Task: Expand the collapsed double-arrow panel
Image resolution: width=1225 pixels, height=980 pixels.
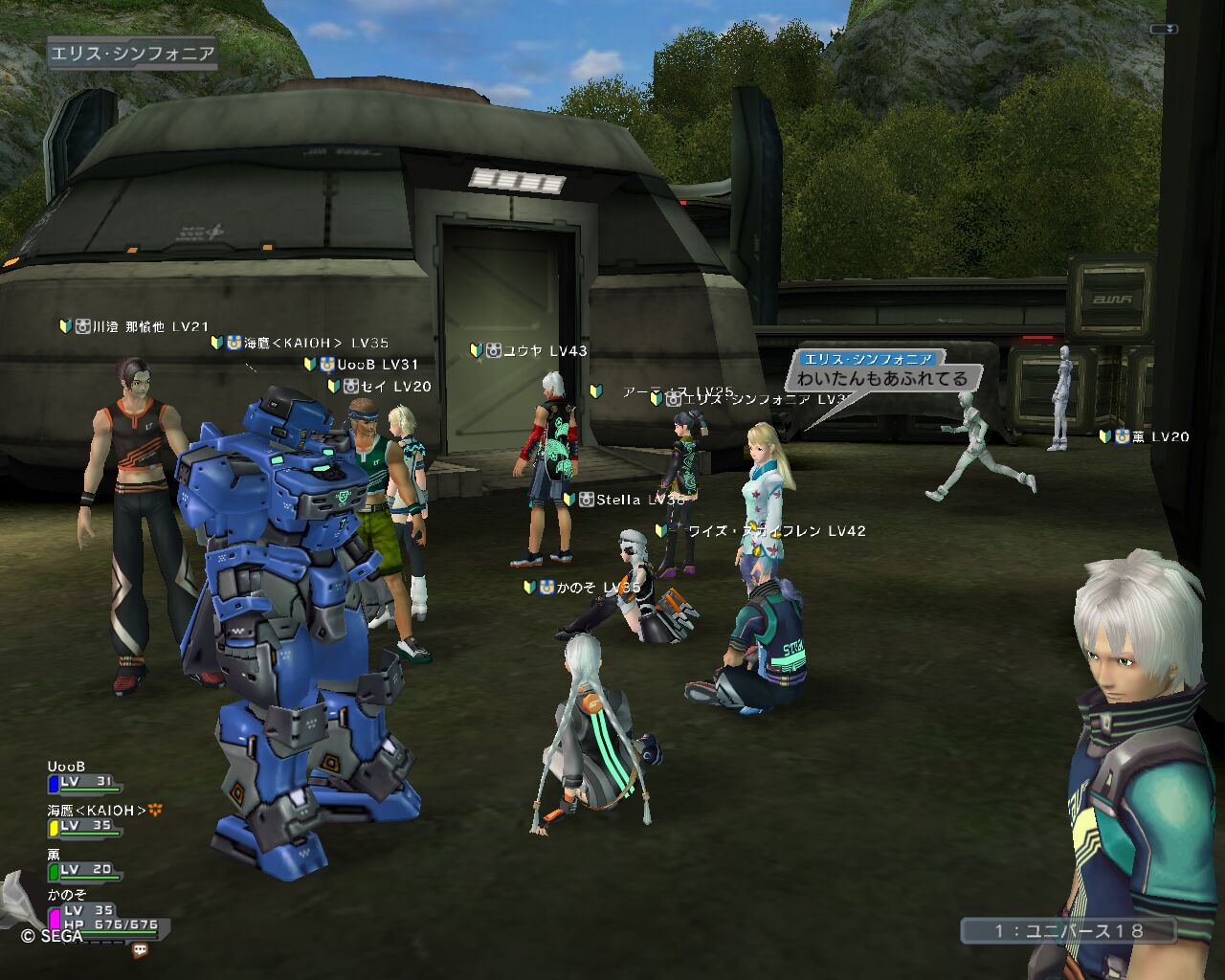Action: coord(1164,30)
